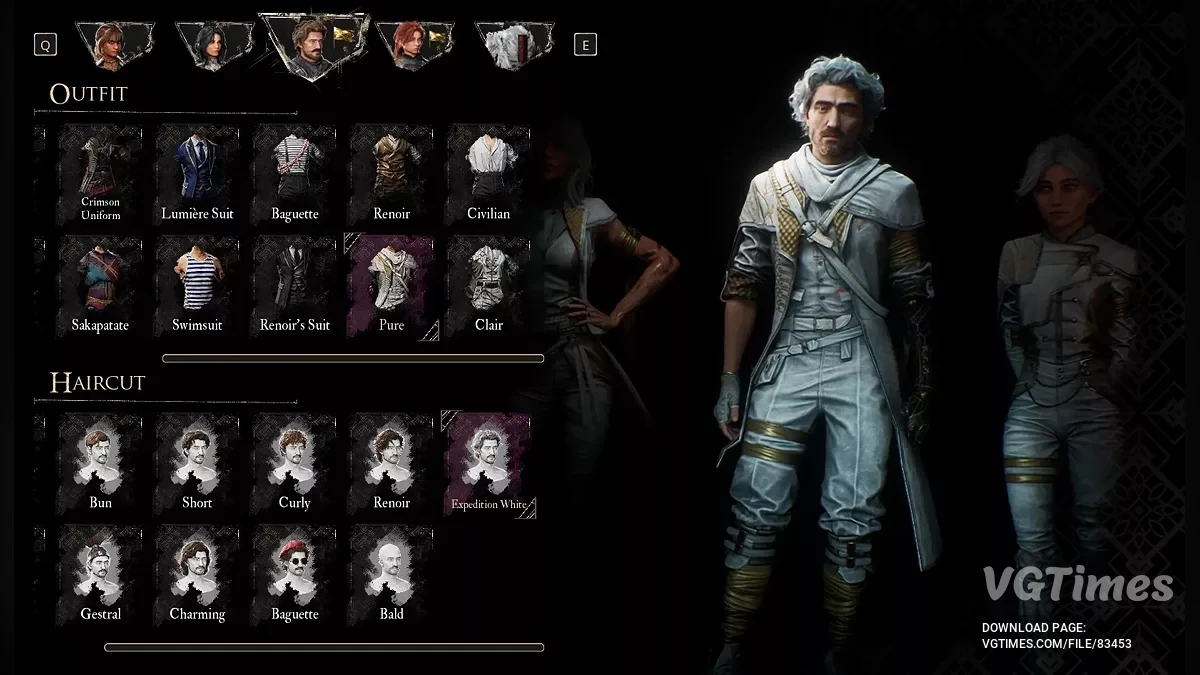Select the Crimson Uniform outfit
Viewport: 1200px width, 675px height.
click(100, 174)
